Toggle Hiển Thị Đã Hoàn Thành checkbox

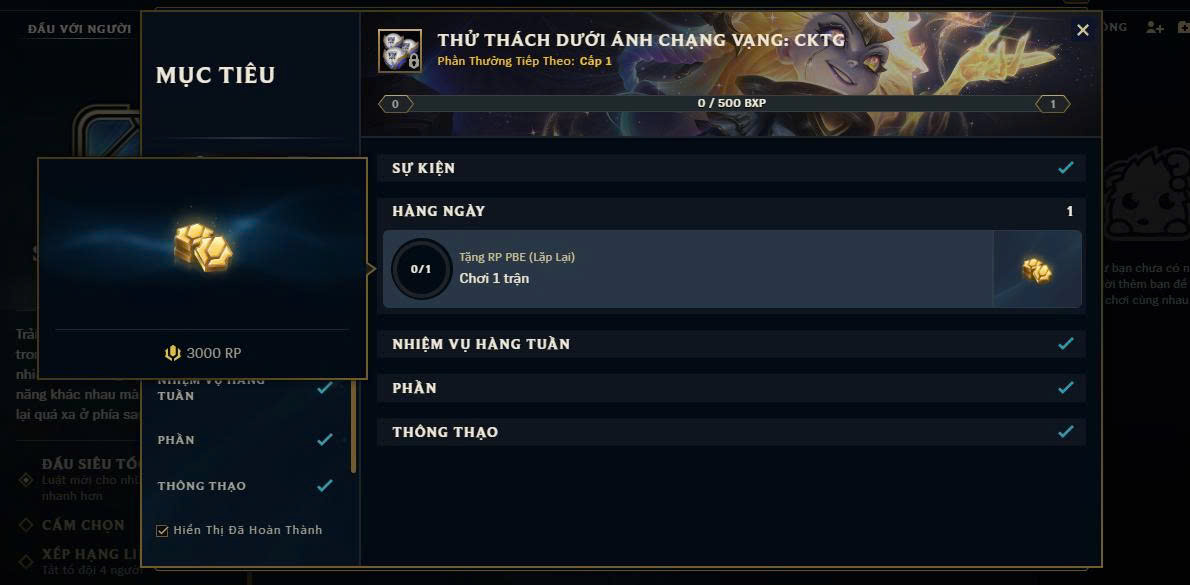[163, 531]
